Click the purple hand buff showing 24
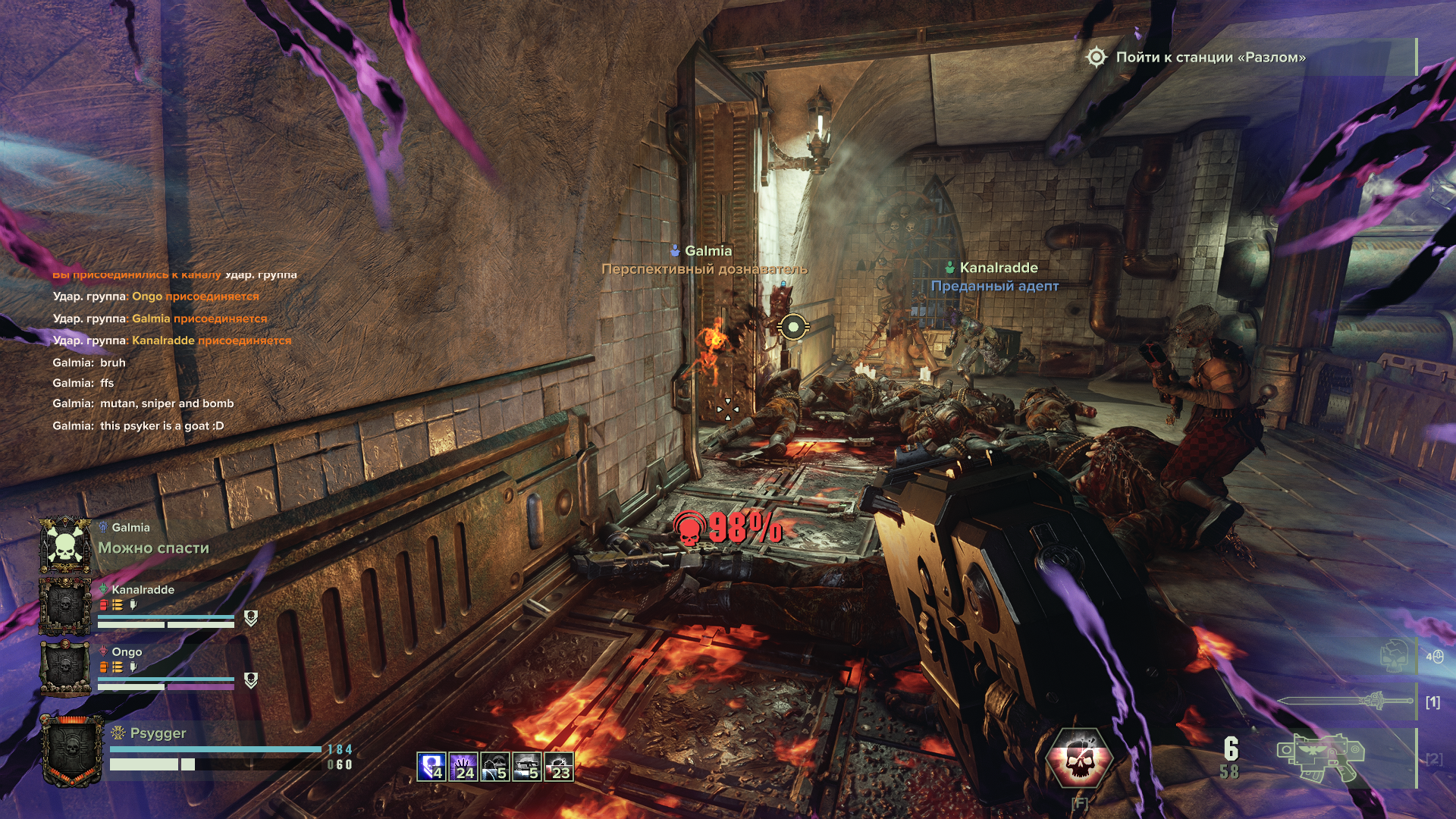 [x=463, y=767]
